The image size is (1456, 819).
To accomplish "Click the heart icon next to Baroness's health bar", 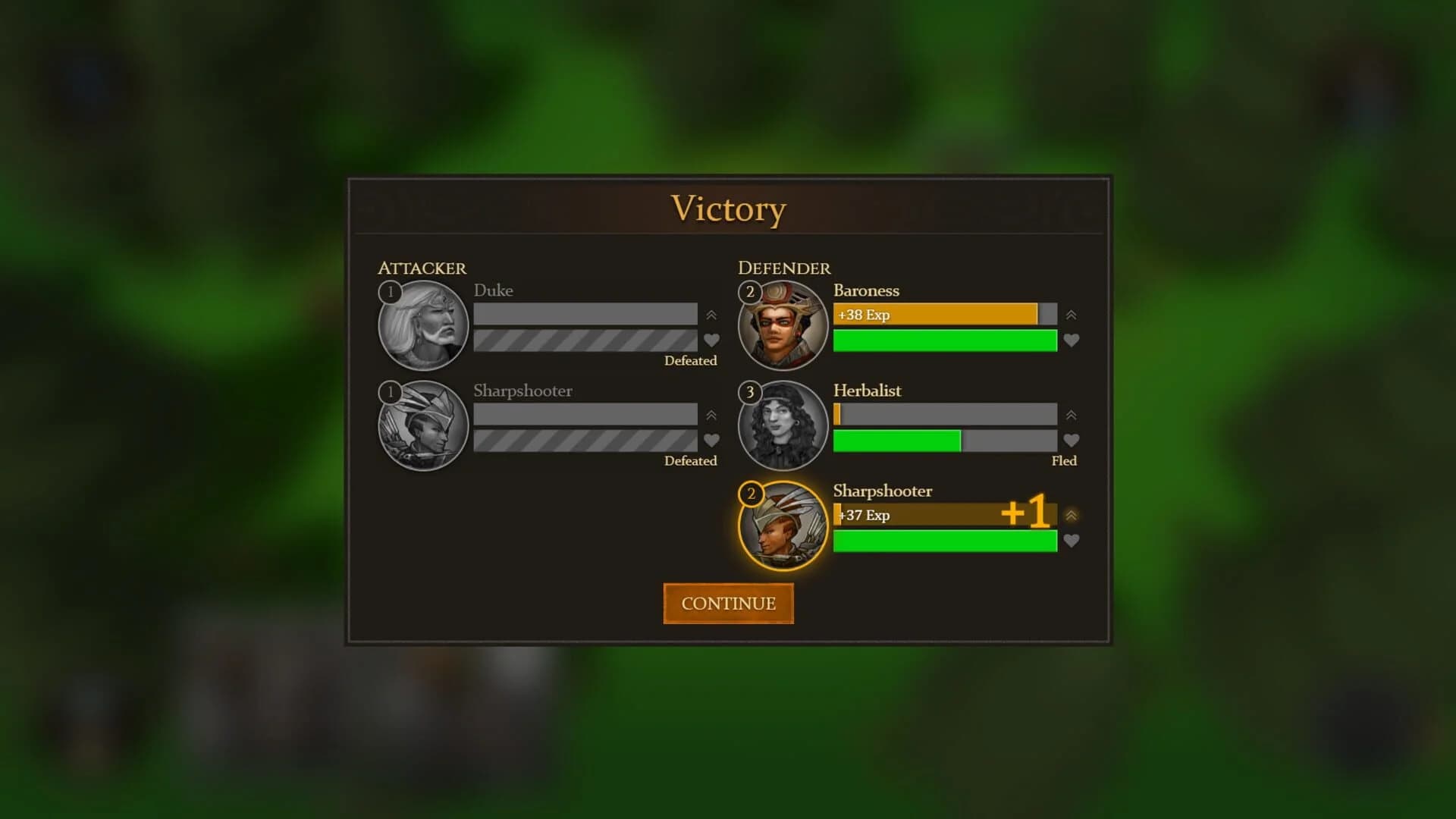I will tap(1072, 340).
